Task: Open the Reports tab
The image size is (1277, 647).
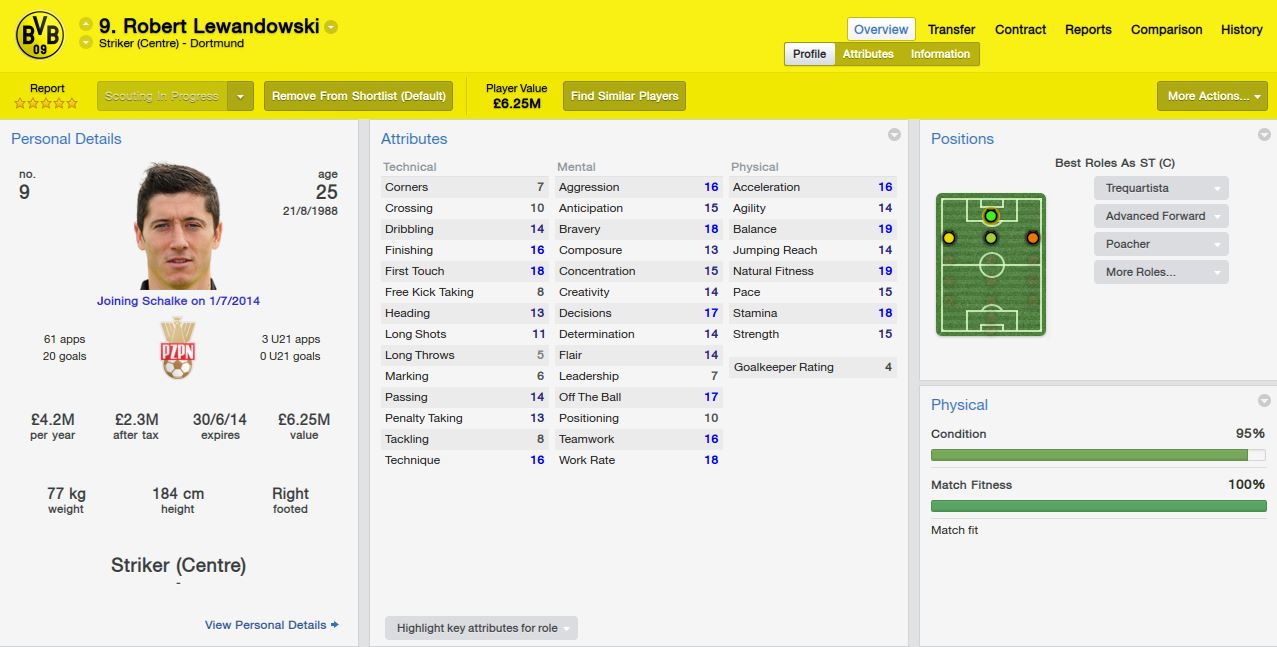Action: pos(1088,29)
